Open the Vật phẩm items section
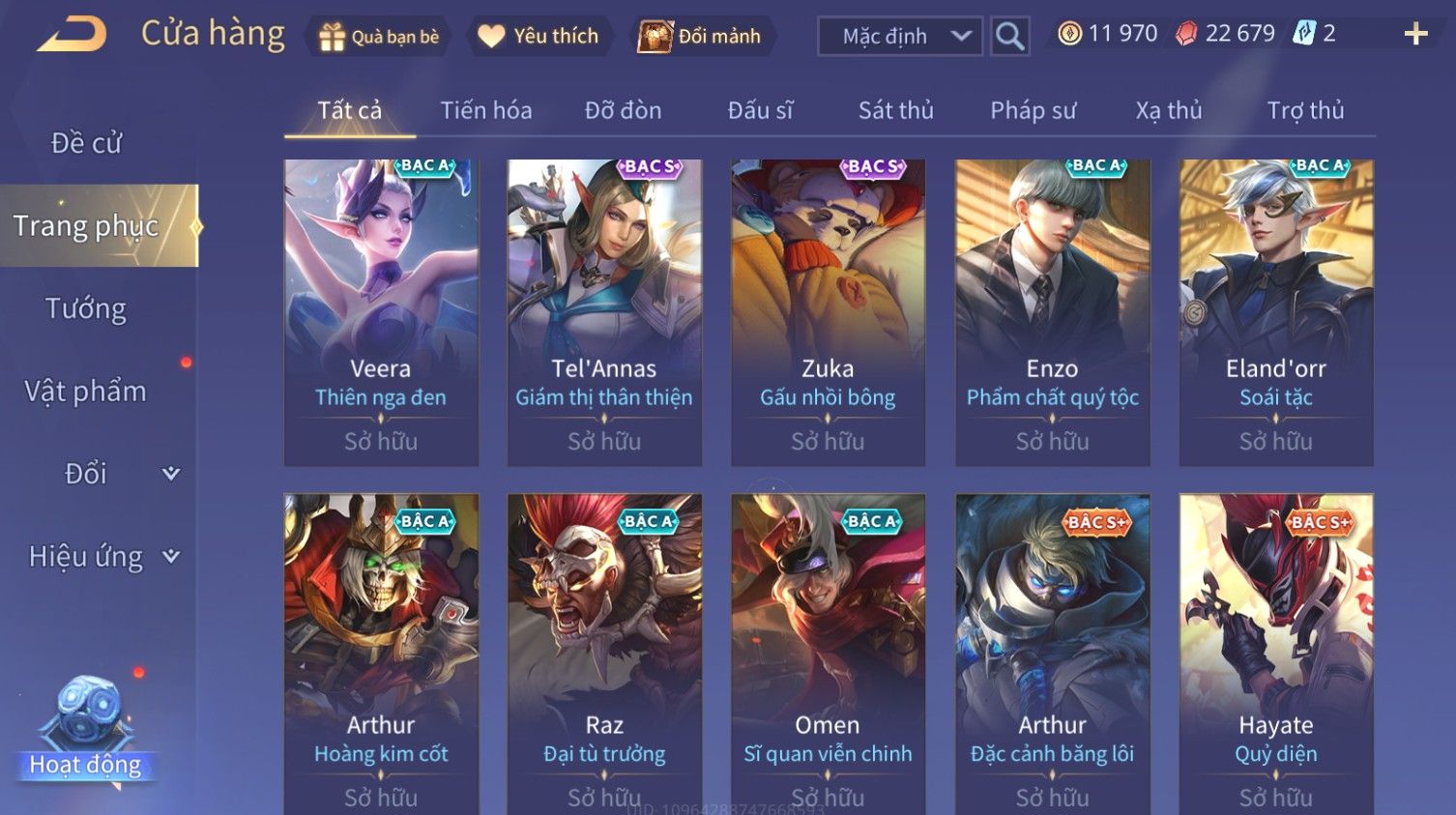 [x=86, y=392]
